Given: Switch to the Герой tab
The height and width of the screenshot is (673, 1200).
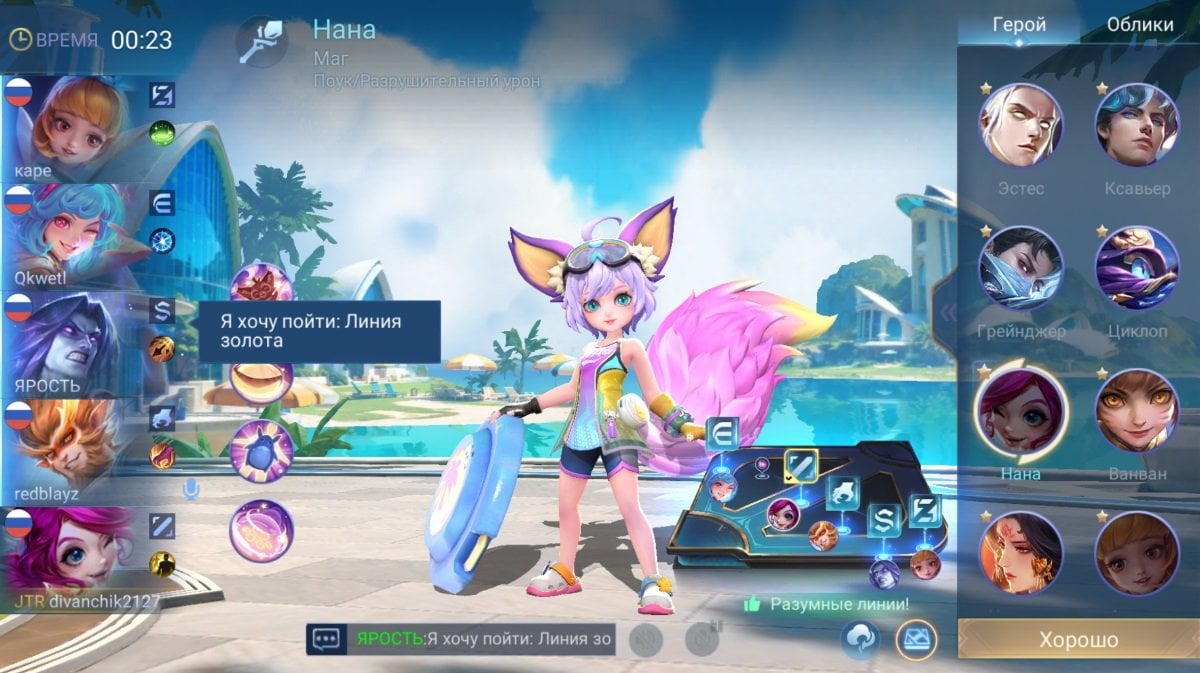Looking at the screenshot, I should click(x=1018, y=26).
